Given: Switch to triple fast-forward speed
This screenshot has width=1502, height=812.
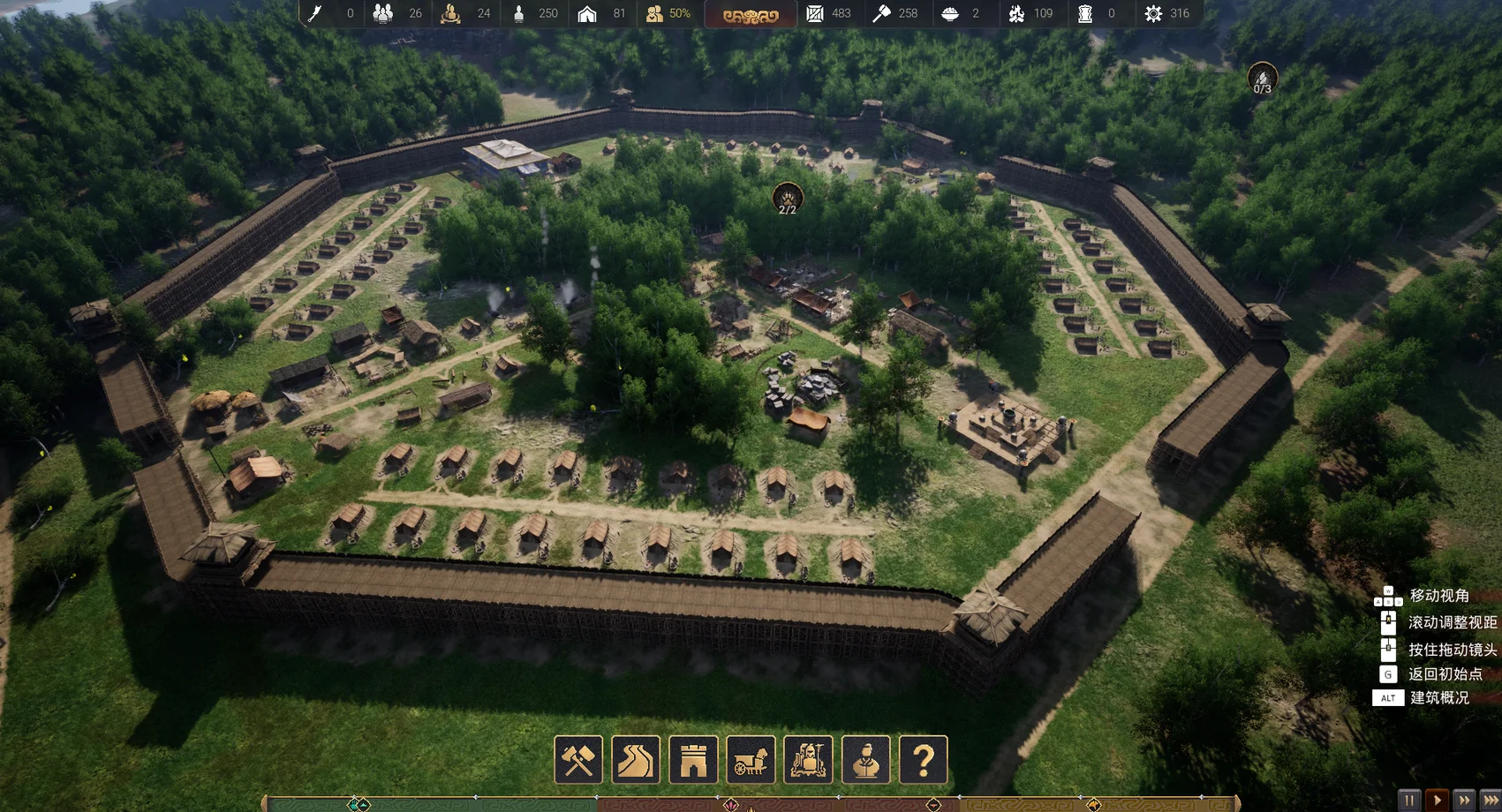Looking at the screenshot, I should pos(1491,801).
